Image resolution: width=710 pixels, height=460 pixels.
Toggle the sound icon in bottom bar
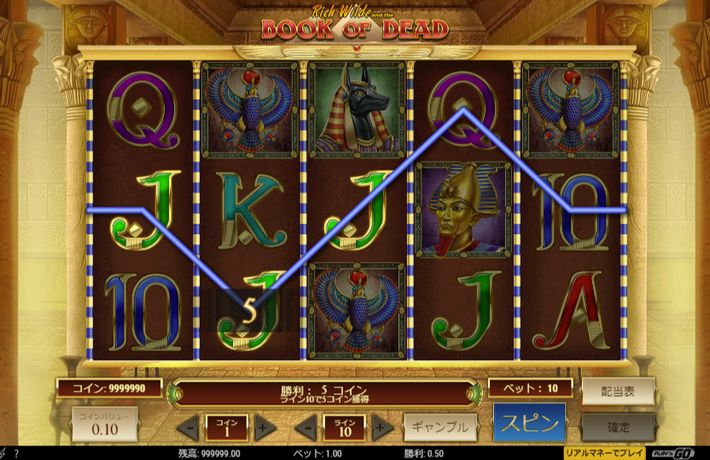(5, 453)
